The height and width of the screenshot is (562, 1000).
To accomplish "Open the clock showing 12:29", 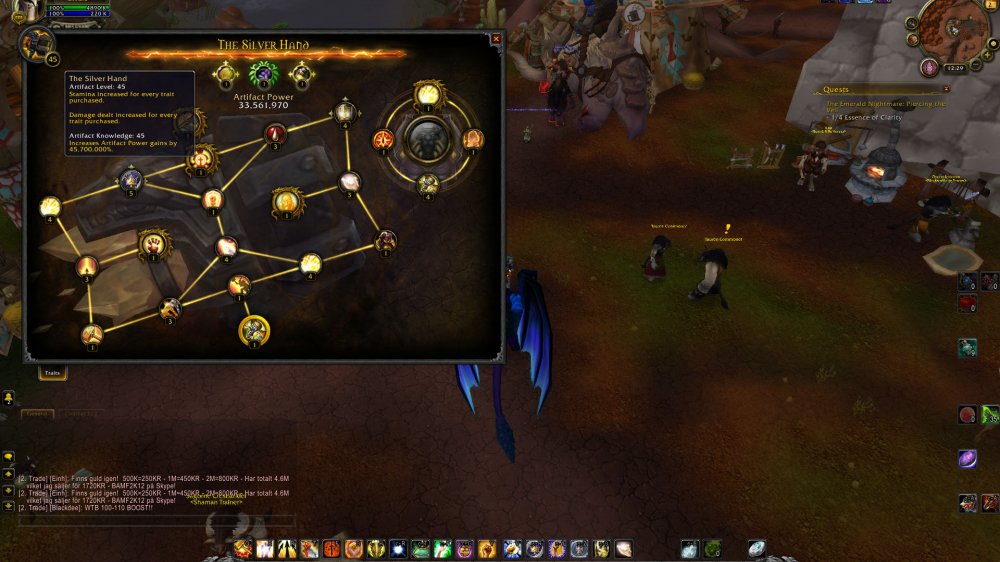I will (x=953, y=67).
